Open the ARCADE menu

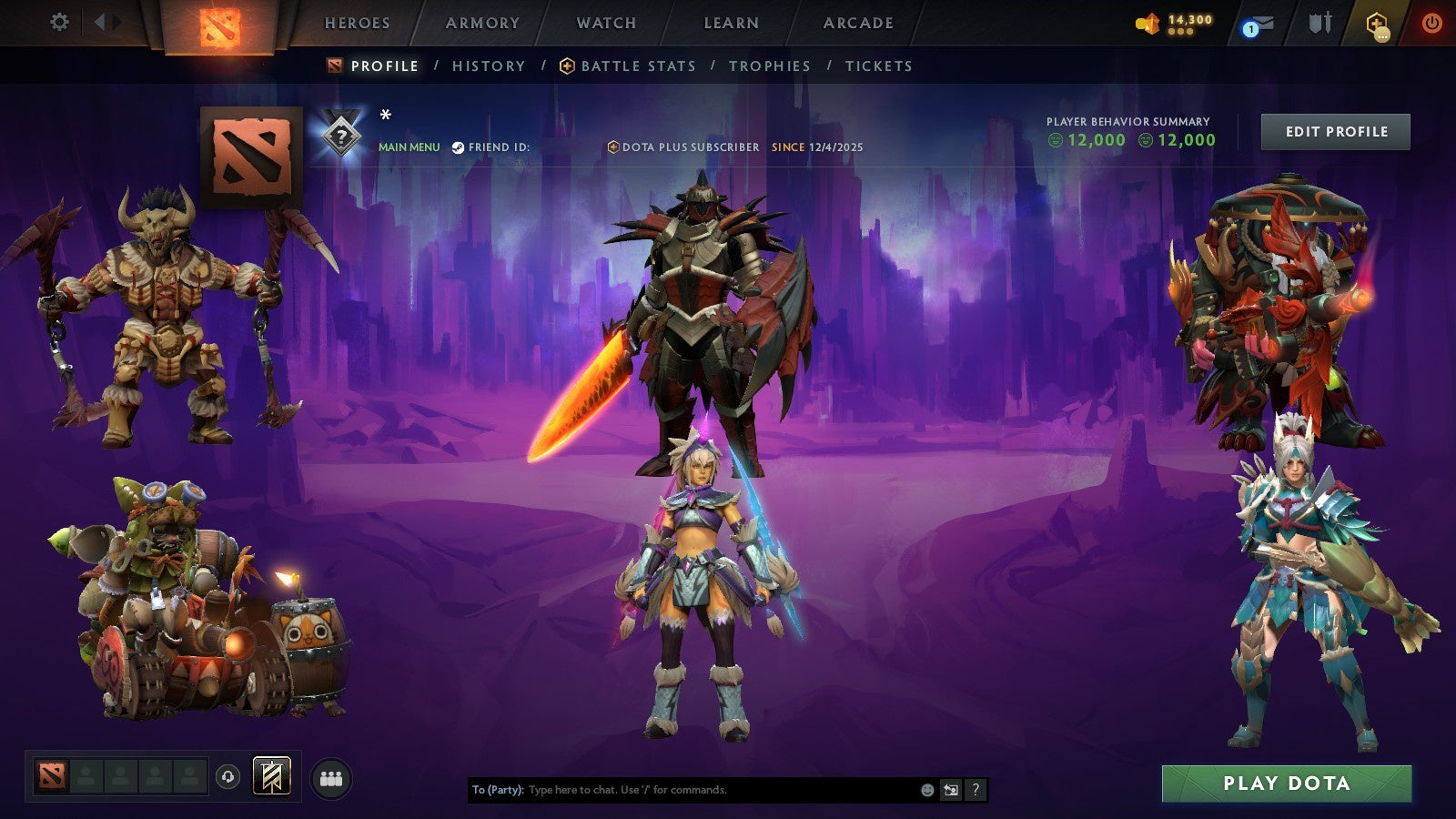pos(859,23)
